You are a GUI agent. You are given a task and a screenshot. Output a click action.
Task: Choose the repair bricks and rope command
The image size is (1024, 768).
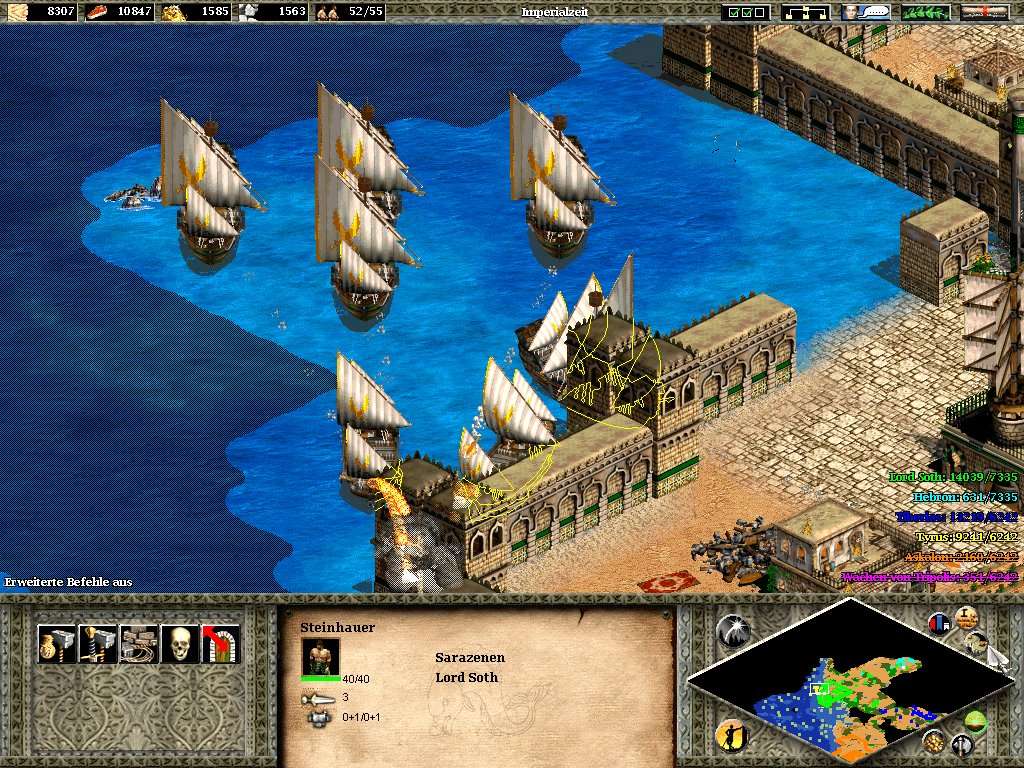[x=138, y=644]
